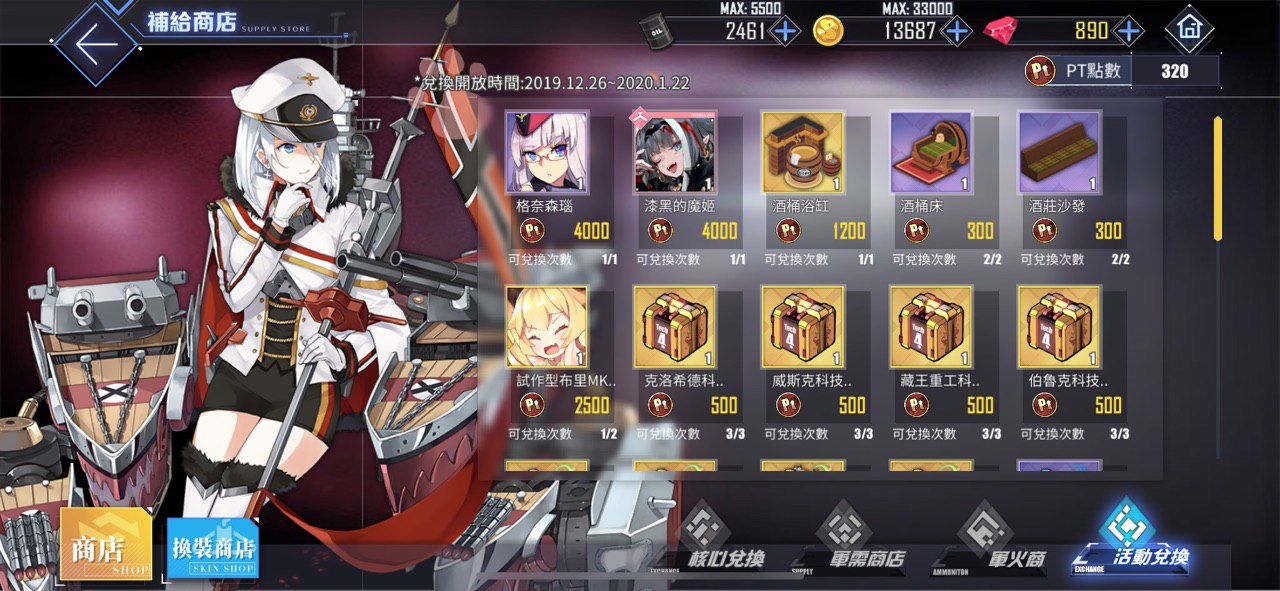
Task: Select the 克洛希德科技 tech box
Action: coord(675,327)
